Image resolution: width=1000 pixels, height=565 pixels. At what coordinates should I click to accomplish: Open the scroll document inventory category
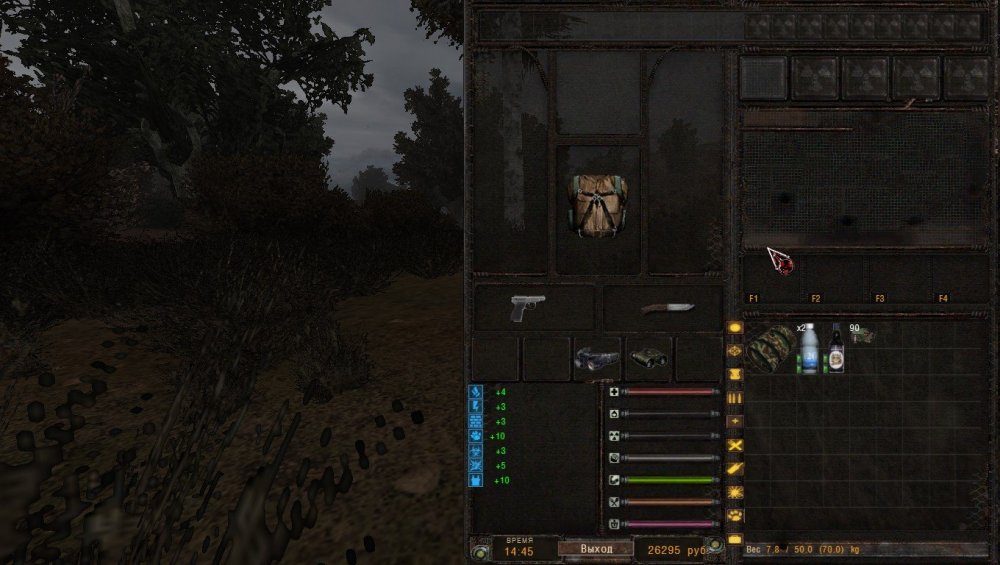coord(735,374)
